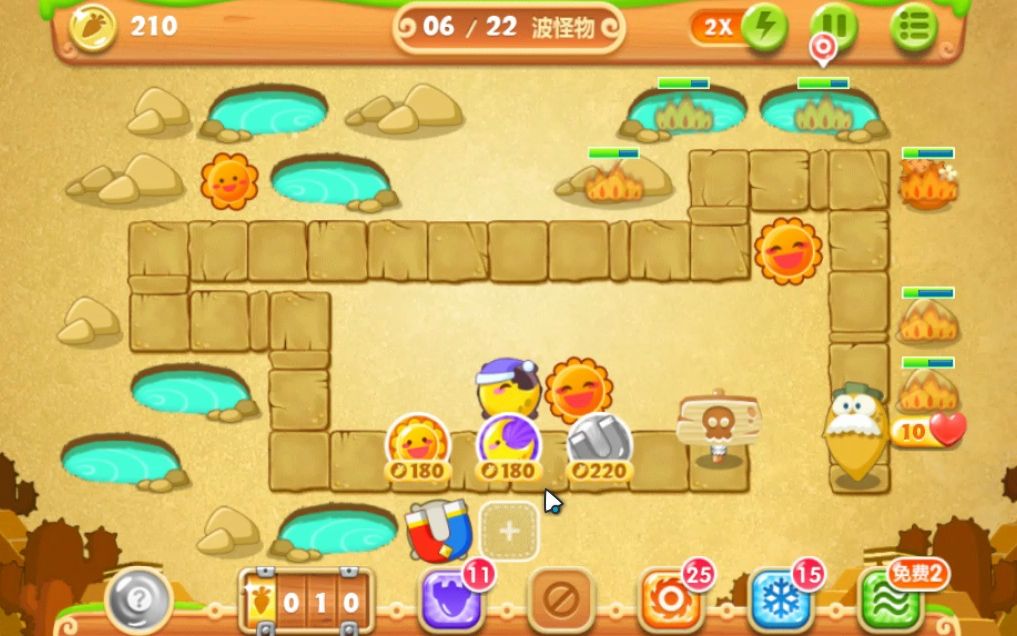Build the sunflower tower costing 180
This screenshot has height=636, width=1017.
418,442
